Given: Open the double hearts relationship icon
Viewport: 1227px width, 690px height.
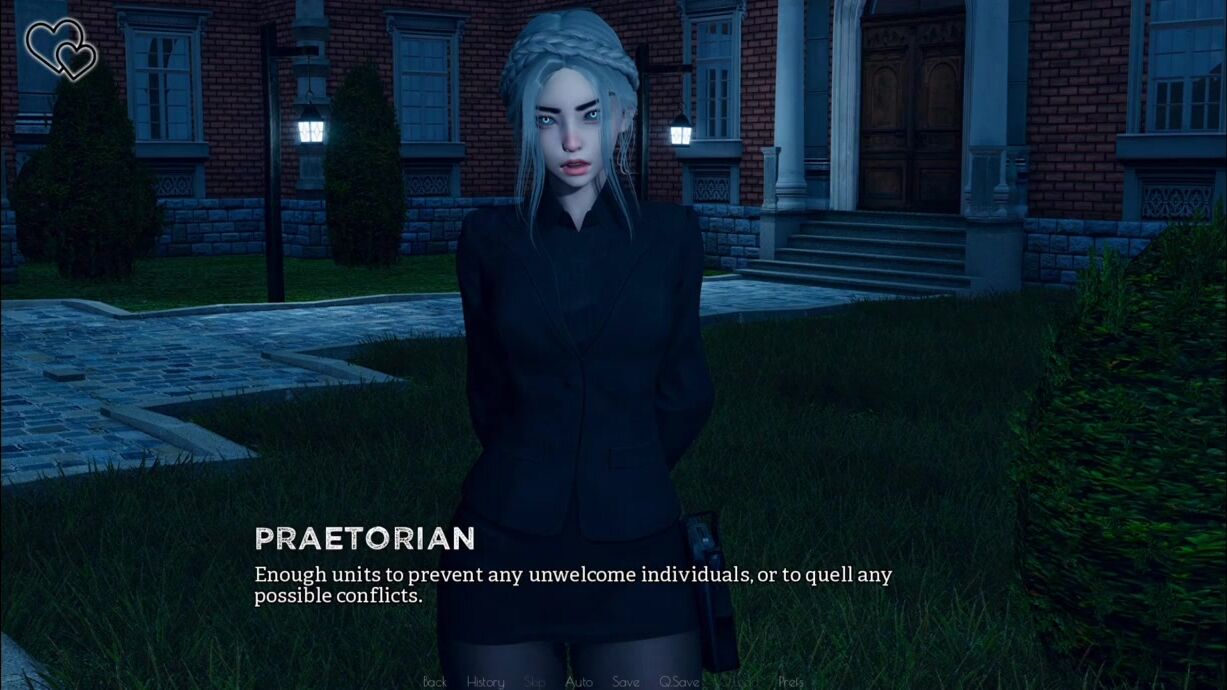Looking at the screenshot, I should click(60, 48).
